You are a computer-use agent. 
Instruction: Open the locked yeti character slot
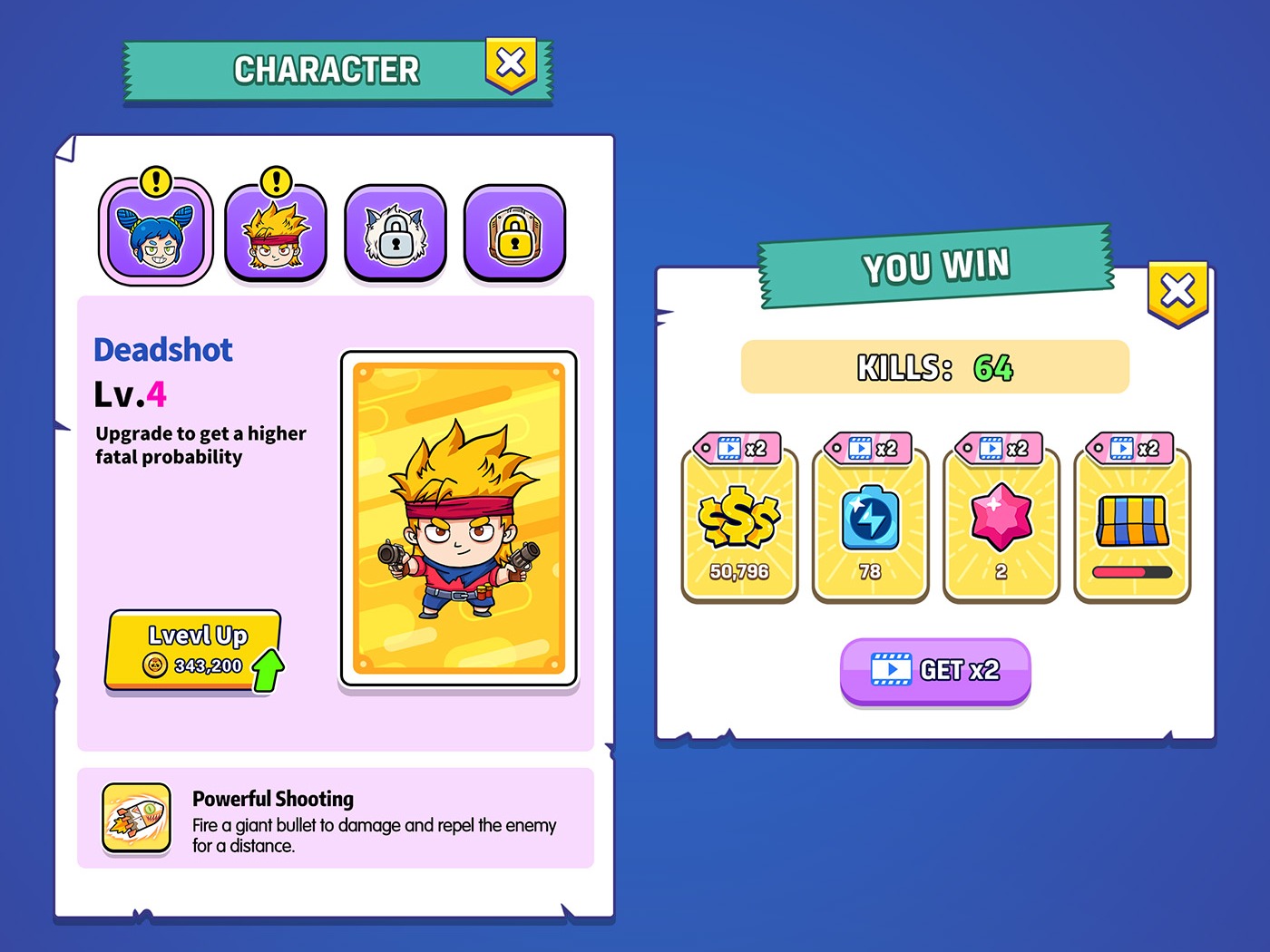pyautogui.click(x=396, y=231)
